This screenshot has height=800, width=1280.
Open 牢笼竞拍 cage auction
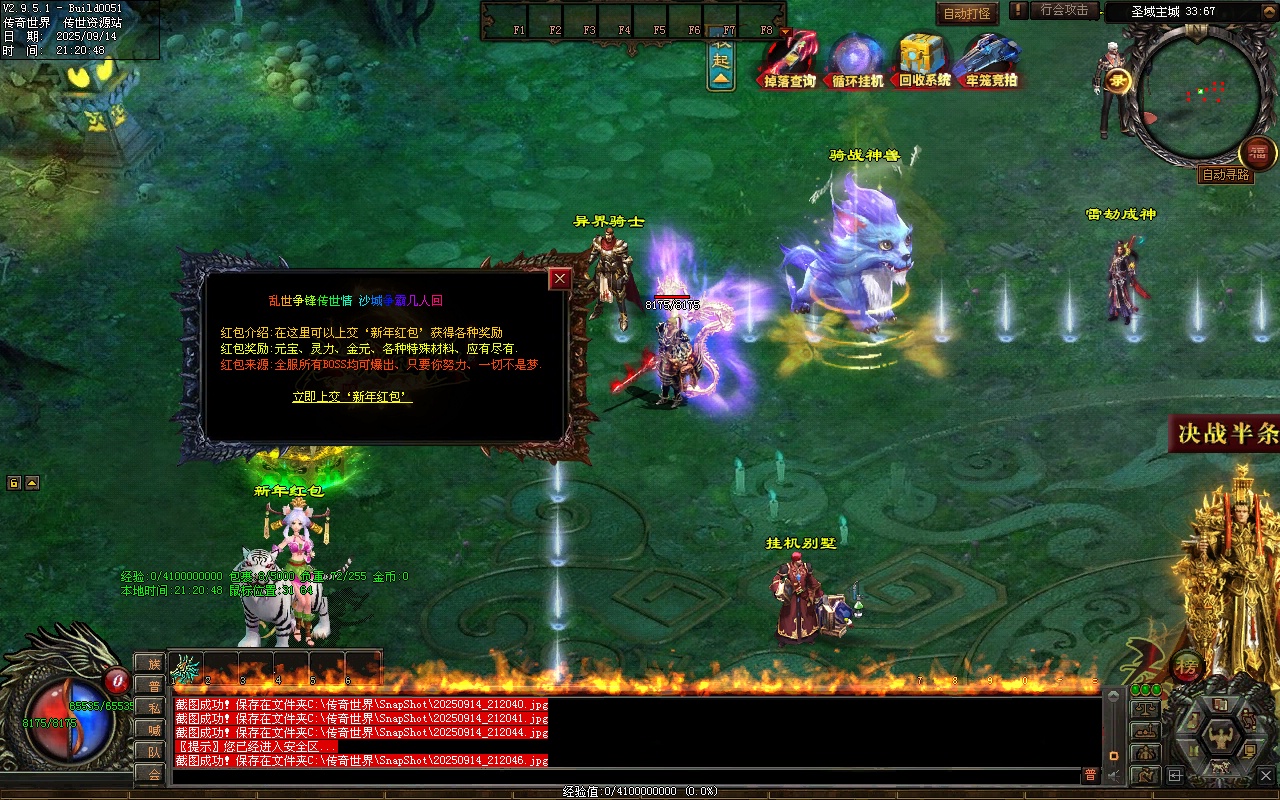pos(991,62)
